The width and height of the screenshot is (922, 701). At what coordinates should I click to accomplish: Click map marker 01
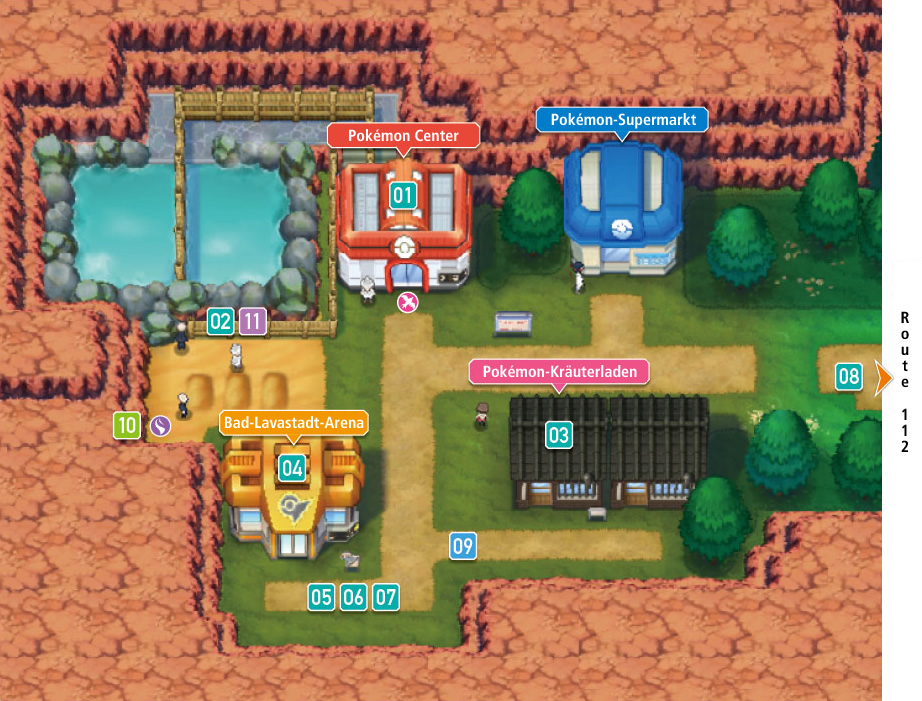(402, 195)
